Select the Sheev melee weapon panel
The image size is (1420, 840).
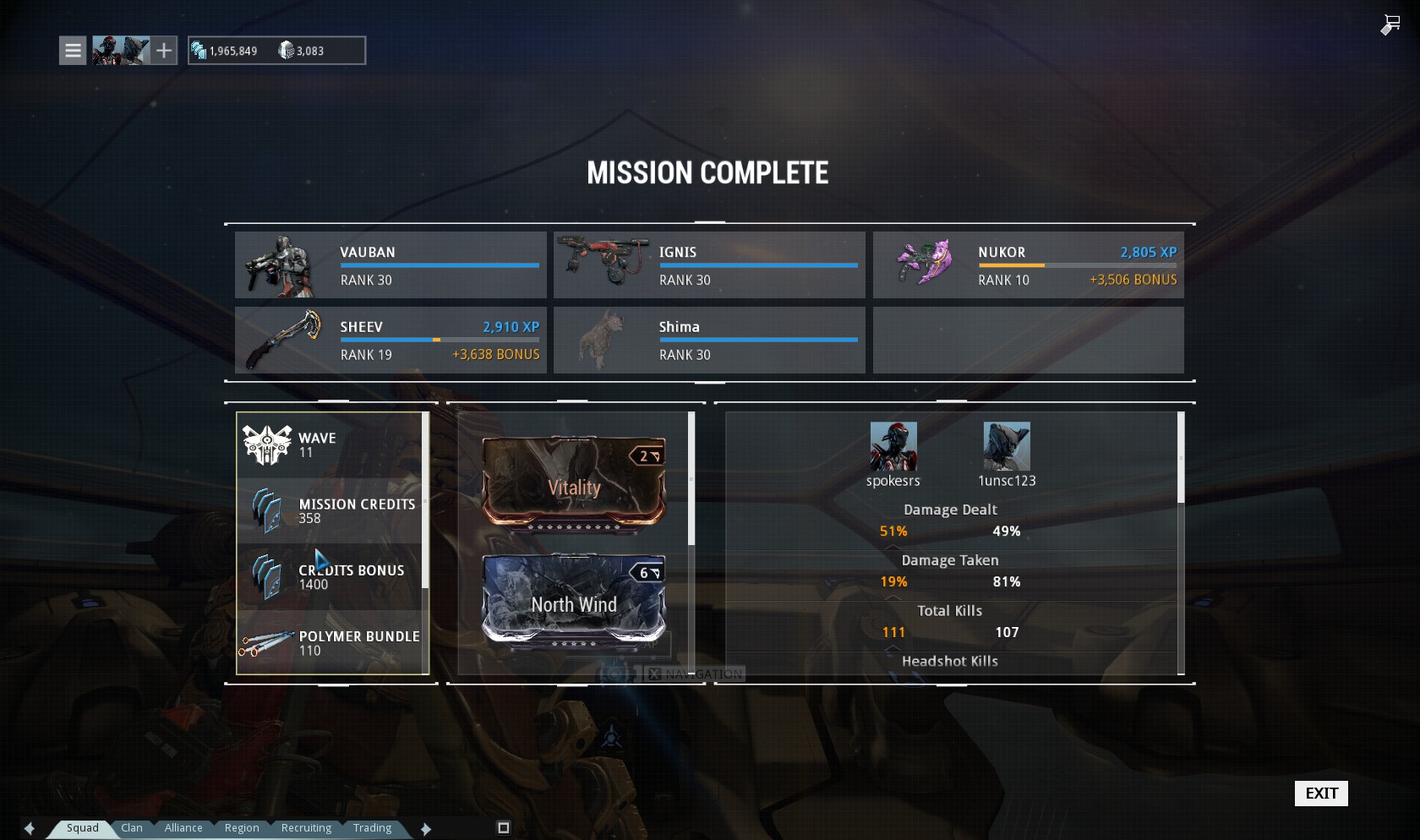[x=390, y=340]
